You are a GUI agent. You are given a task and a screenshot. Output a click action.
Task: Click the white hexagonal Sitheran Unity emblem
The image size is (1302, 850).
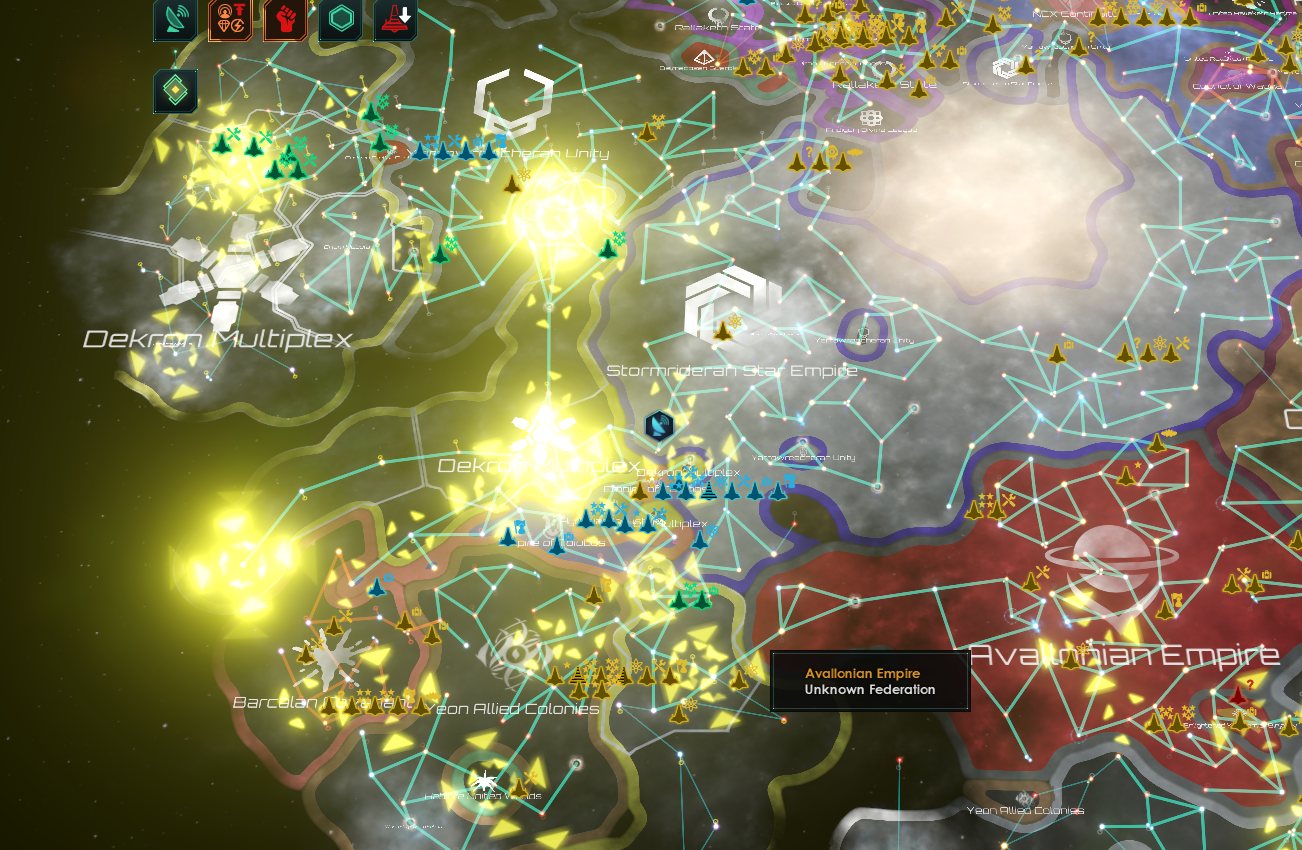click(511, 97)
